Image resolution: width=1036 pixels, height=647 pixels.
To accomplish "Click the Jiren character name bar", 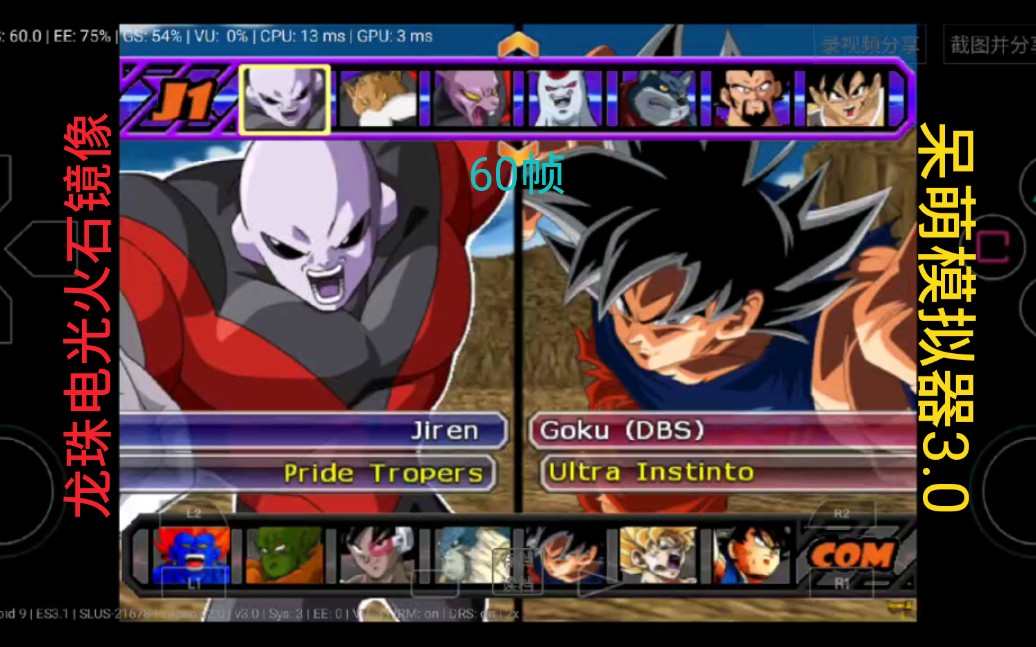I will pos(320,431).
